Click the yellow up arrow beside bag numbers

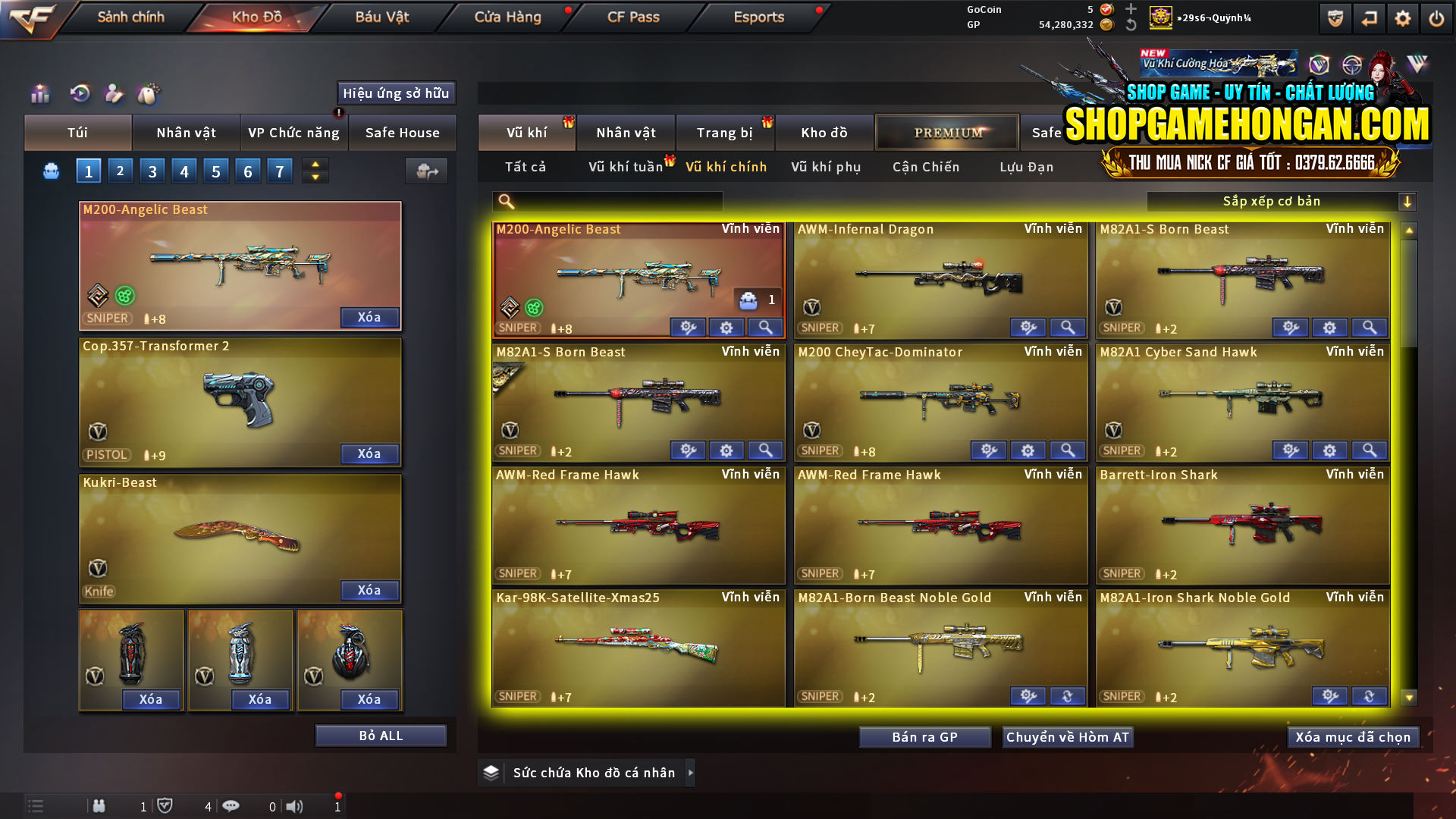pos(315,165)
